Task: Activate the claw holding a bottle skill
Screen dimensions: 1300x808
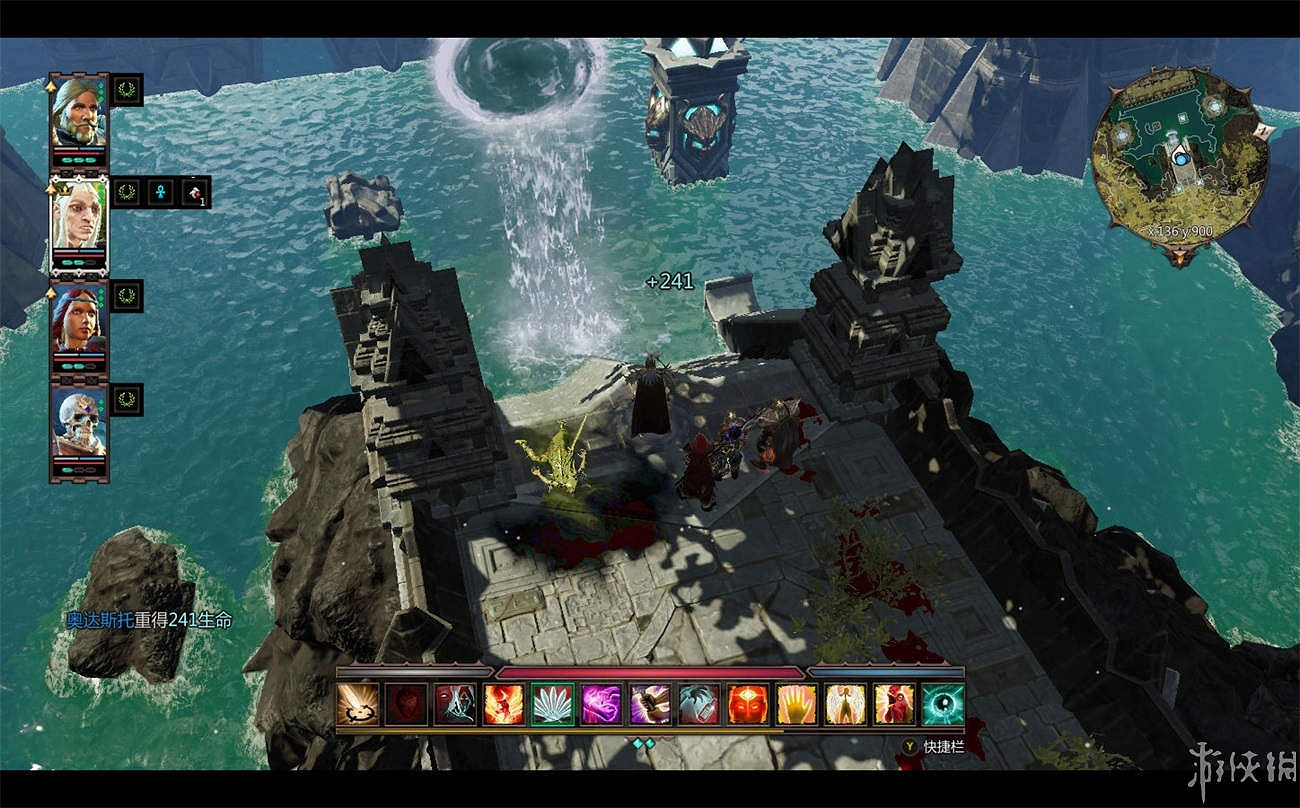Action: click(699, 704)
